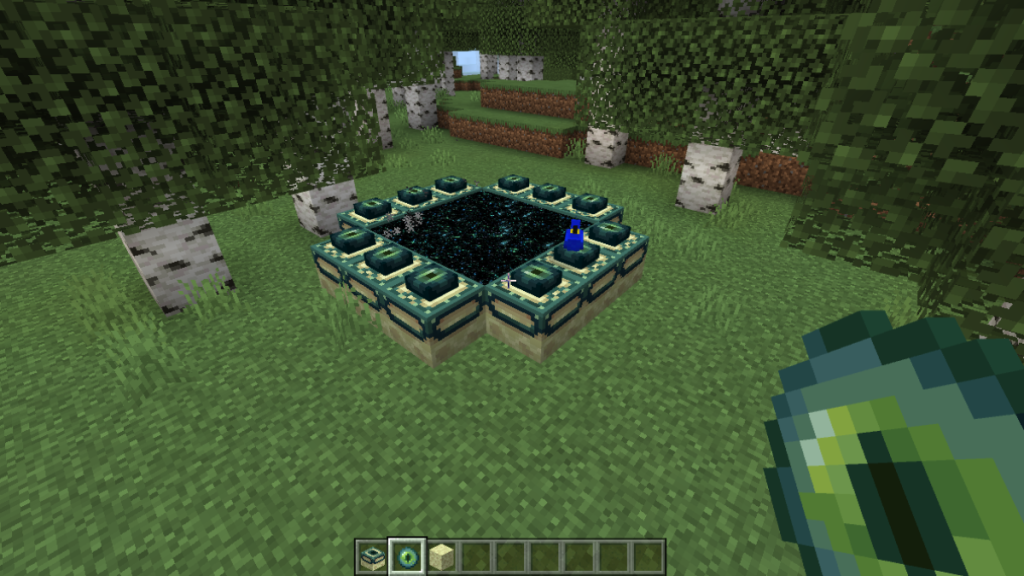Screen dimensions: 1024x576
Task: Pick the end stone block hotbar slot
Action: (442, 556)
